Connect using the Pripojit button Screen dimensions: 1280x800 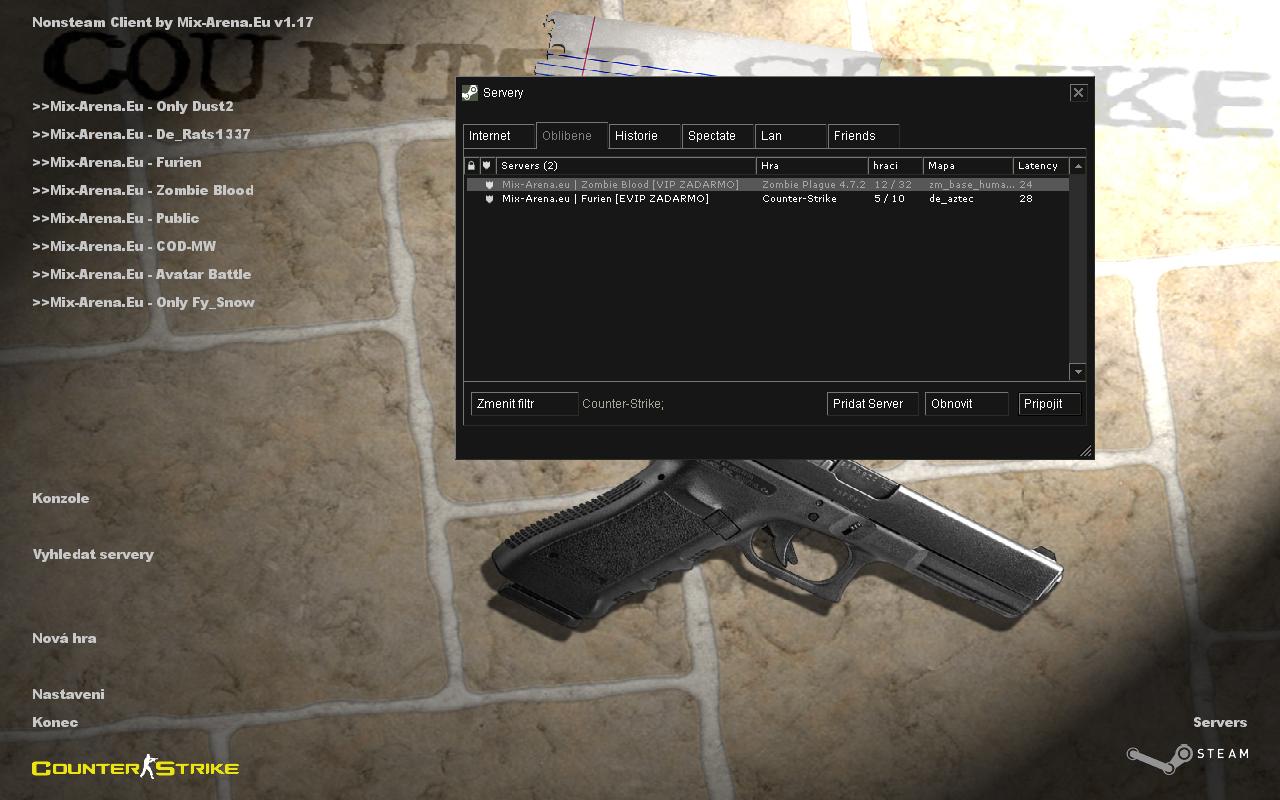pos(1049,404)
